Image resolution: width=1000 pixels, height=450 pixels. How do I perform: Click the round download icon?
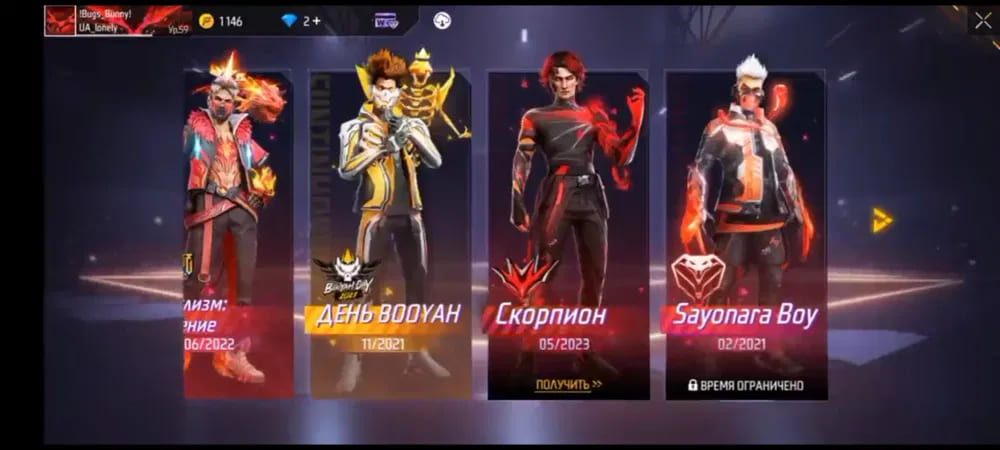[x=442, y=21]
